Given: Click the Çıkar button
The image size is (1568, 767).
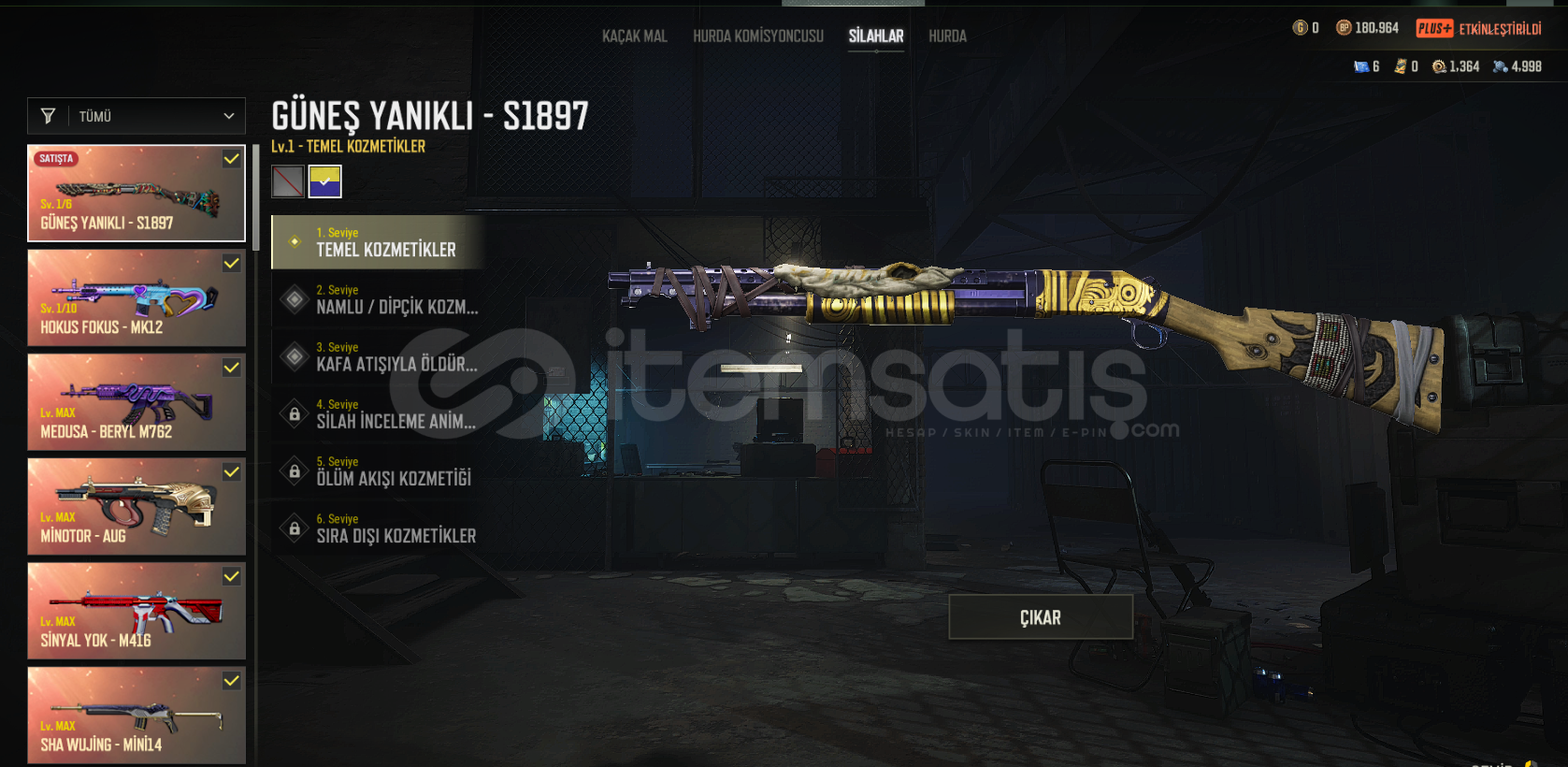Looking at the screenshot, I should pyautogui.click(x=1041, y=617).
